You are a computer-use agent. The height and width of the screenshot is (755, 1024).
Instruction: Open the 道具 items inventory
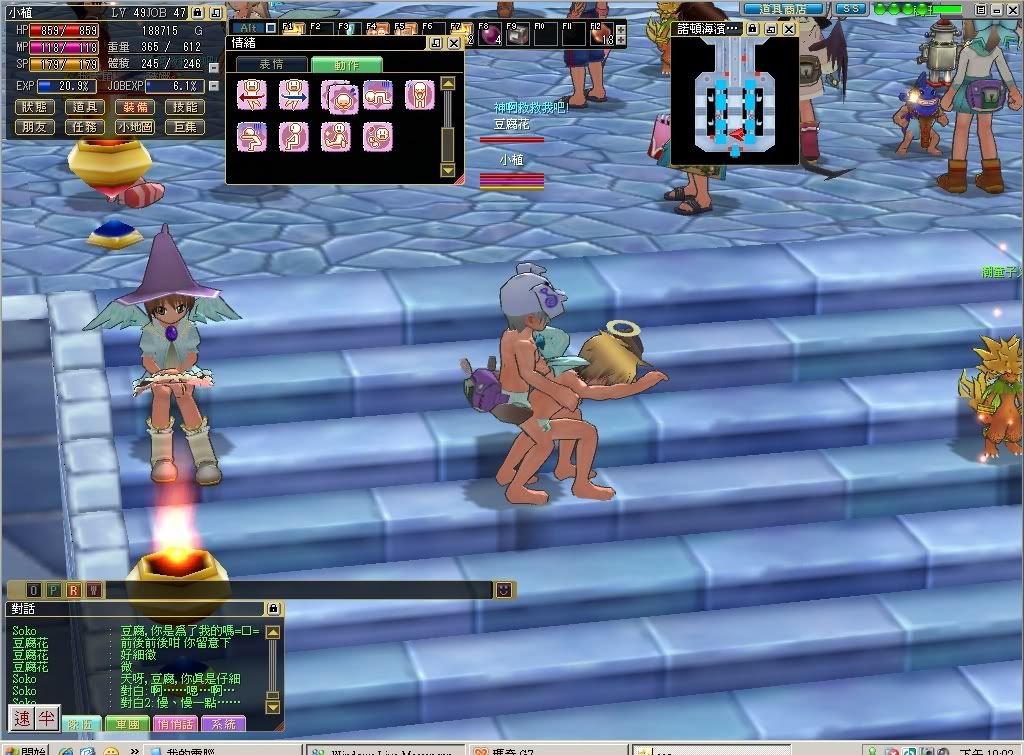(x=85, y=107)
